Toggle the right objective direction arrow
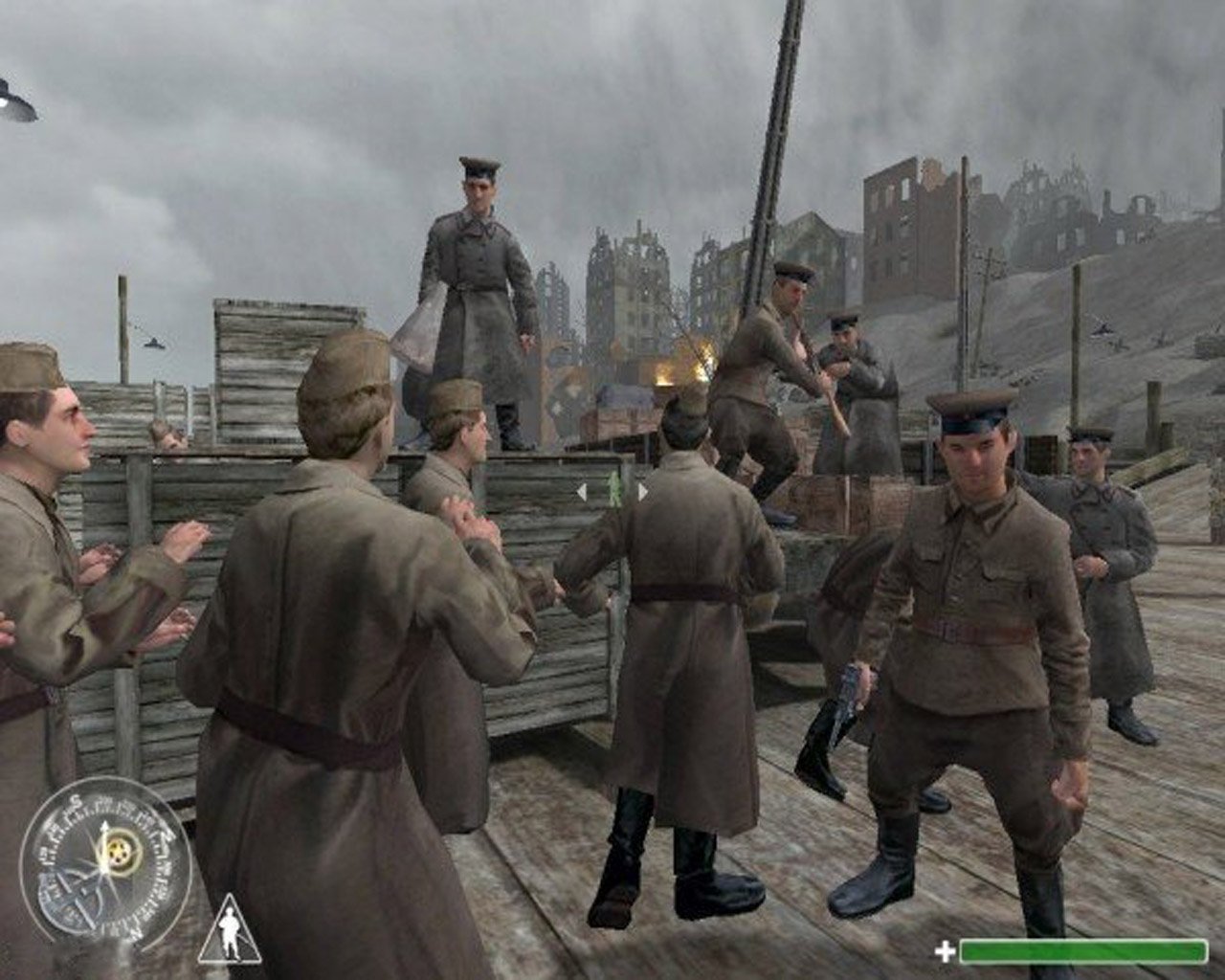 643,492
